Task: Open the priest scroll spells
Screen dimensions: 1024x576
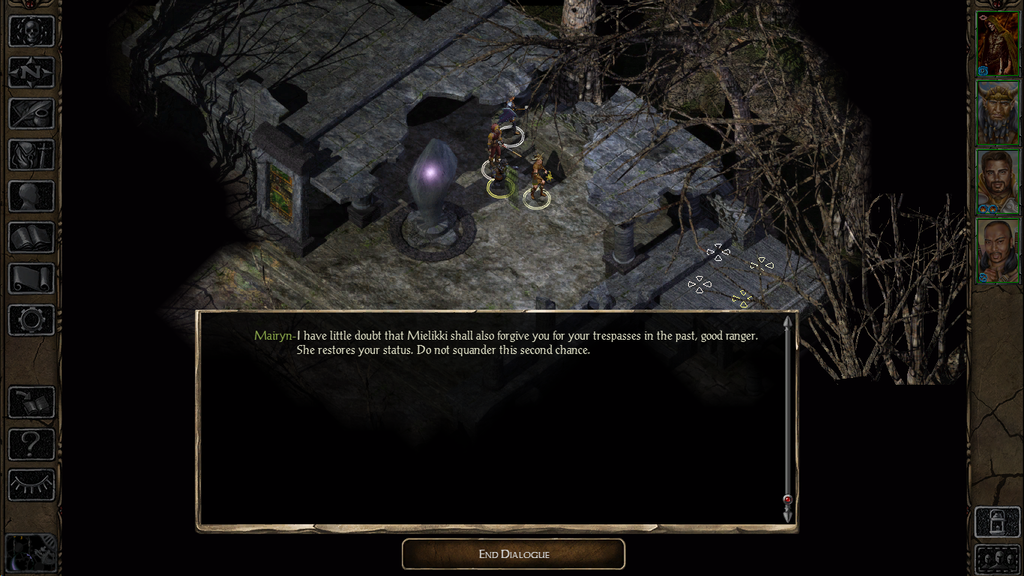Action: click(31, 278)
